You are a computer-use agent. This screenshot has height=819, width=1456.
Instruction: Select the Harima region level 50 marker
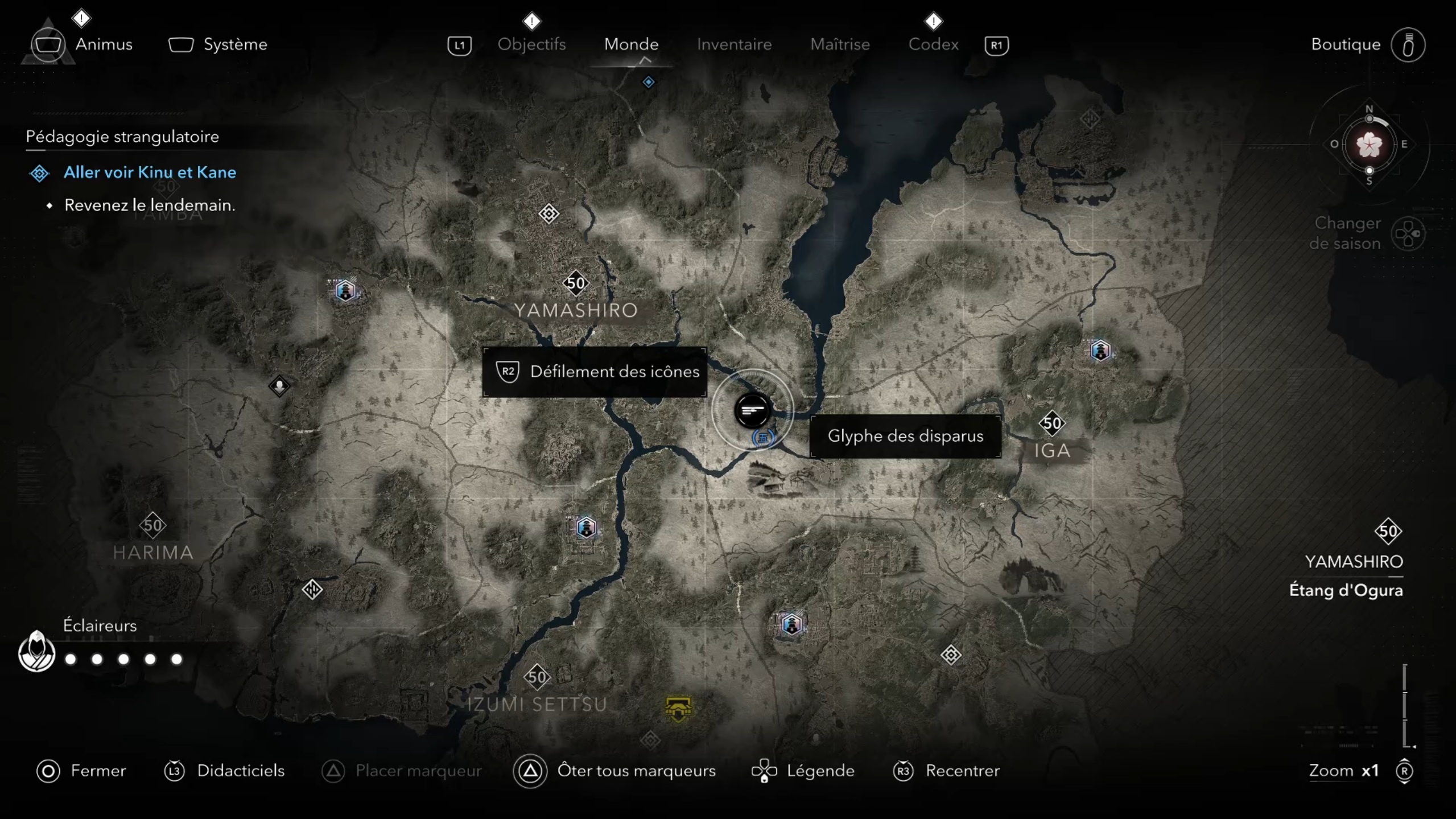[152, 525]
